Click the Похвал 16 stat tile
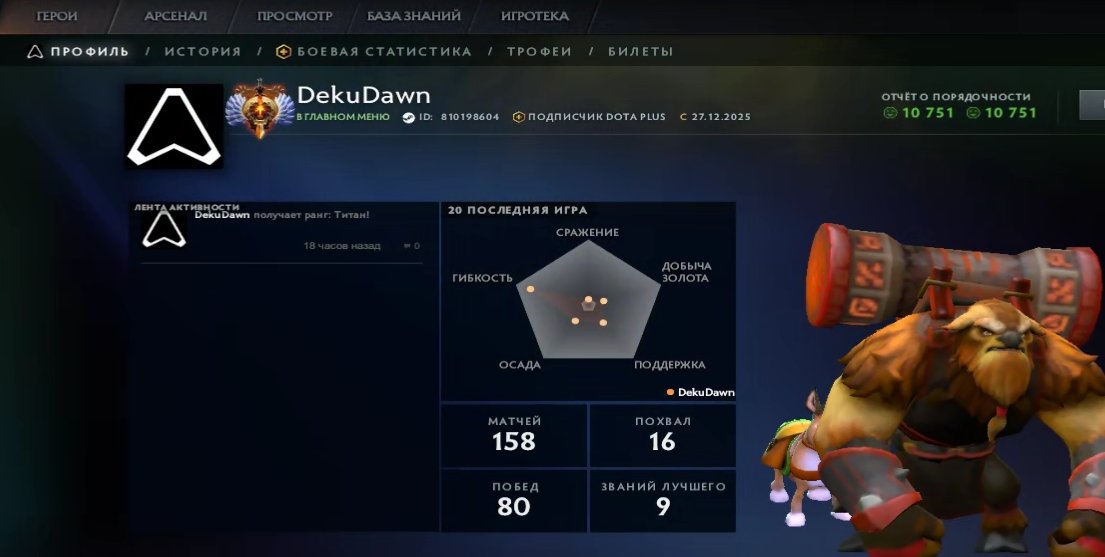 [662, 434]
